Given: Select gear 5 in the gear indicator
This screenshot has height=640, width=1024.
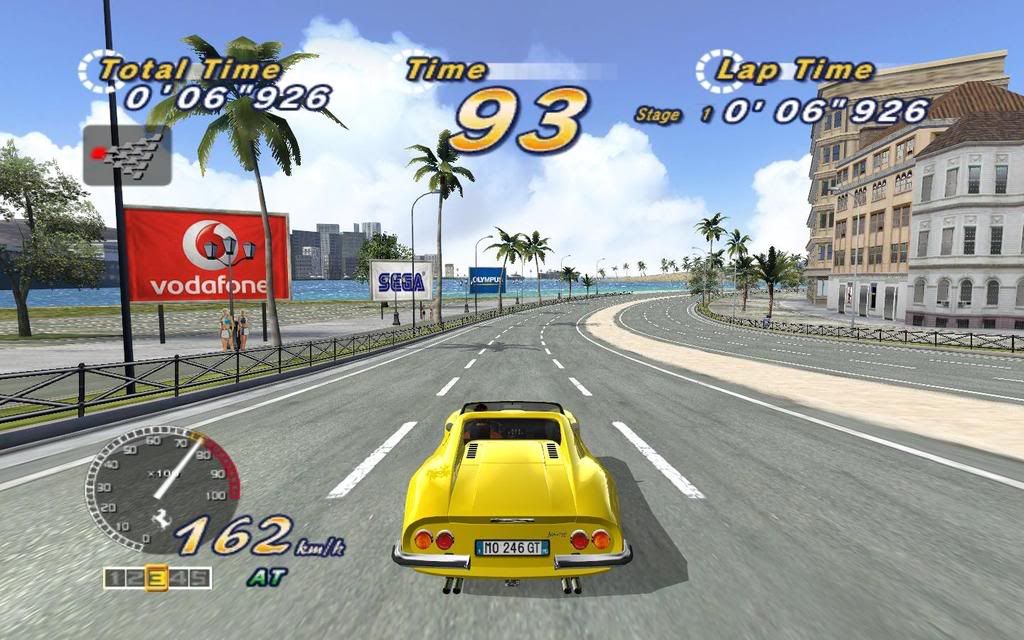Looking at the screenshot, I should pos(200,578).
